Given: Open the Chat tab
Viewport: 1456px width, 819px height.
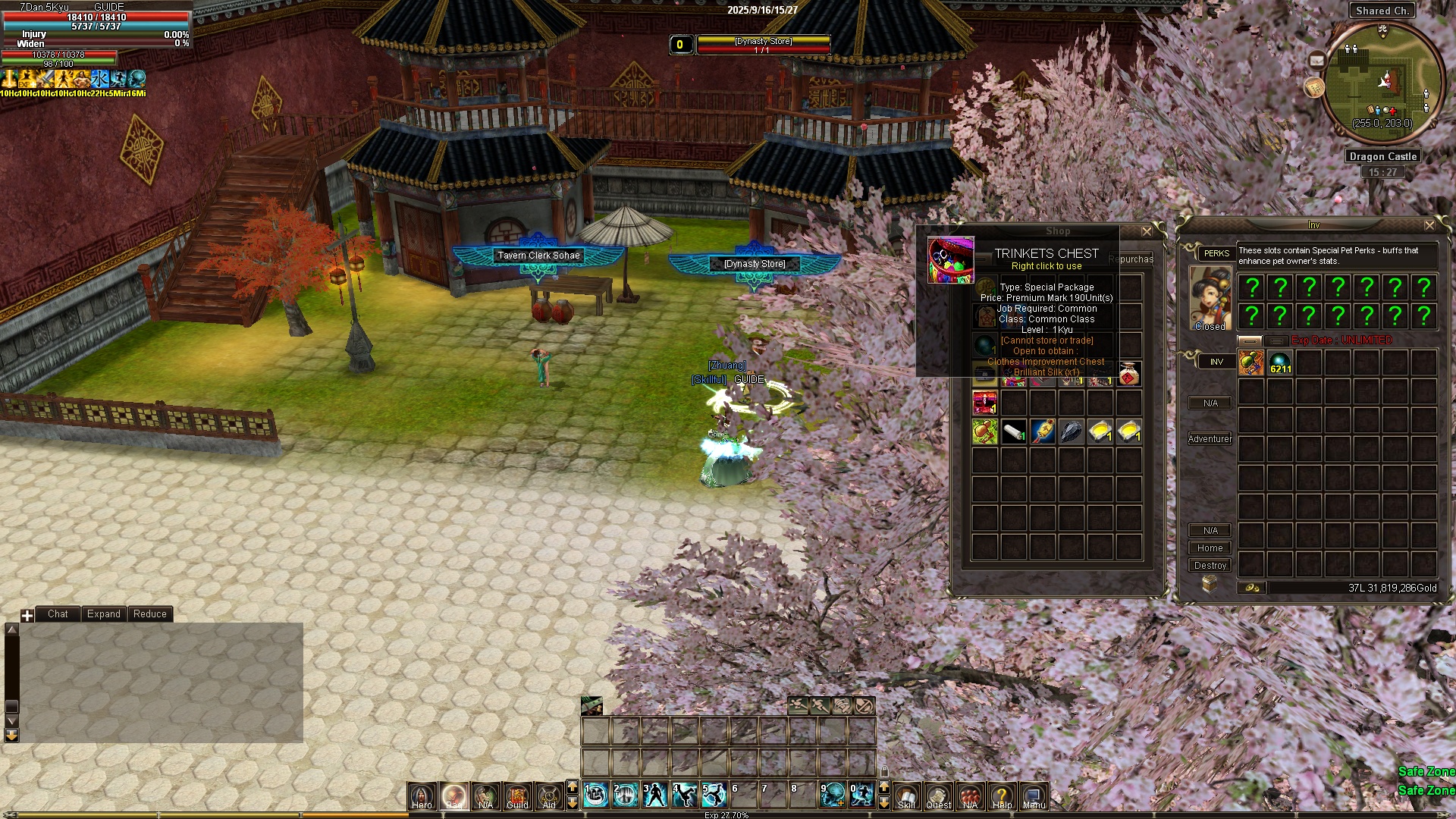Looking at the screenshot, I should [58, 614].
